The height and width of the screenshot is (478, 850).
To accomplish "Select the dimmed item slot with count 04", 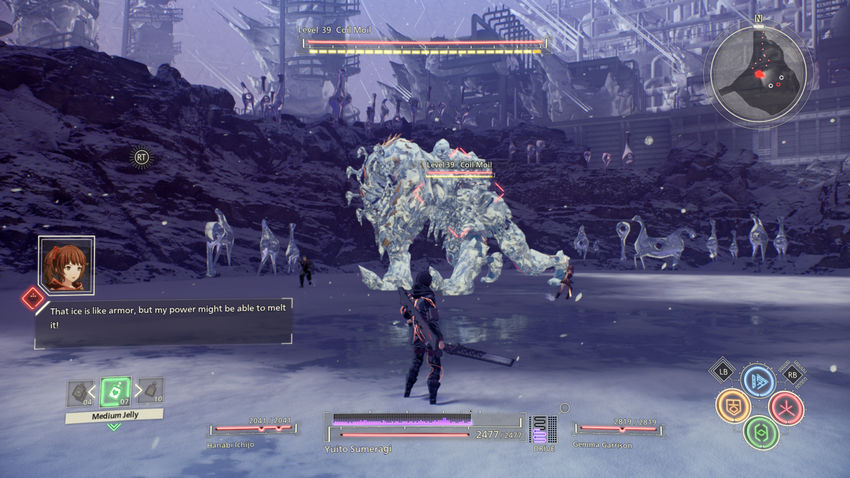I will pyautogui.click(x=79, y=392).
